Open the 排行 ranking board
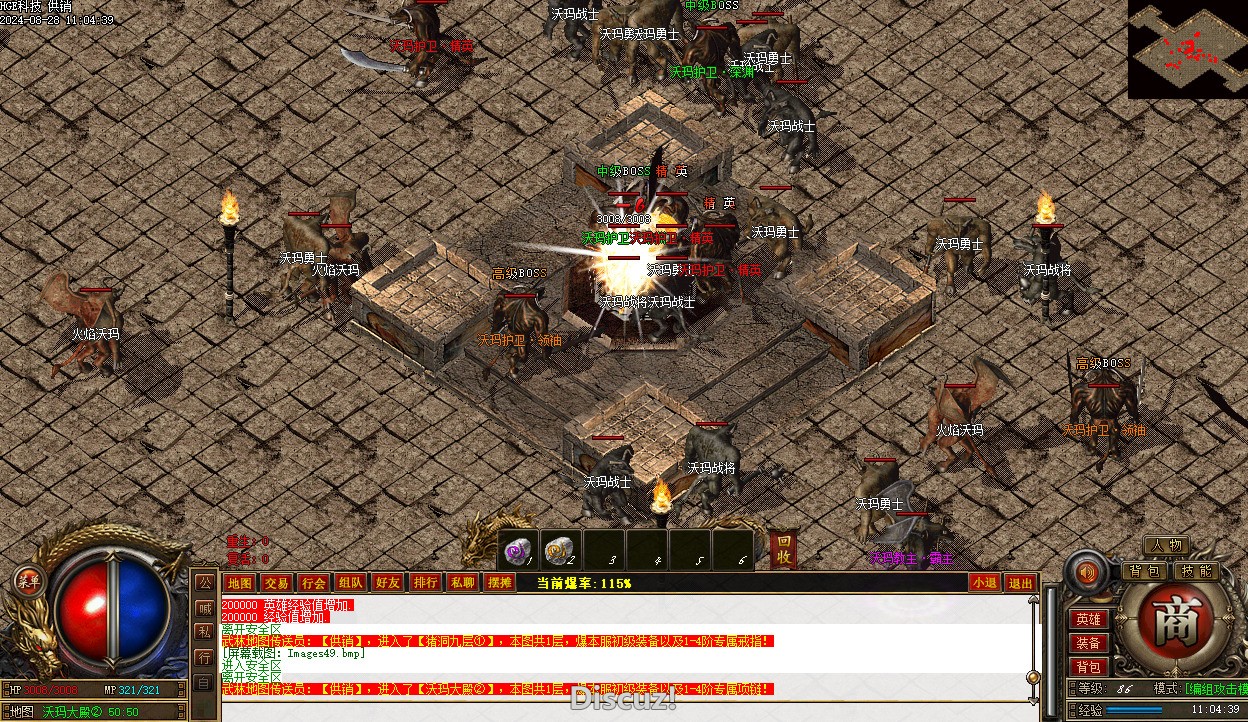Image resolution: width=1248 pixels, height=722 pixels. point(425,583)
